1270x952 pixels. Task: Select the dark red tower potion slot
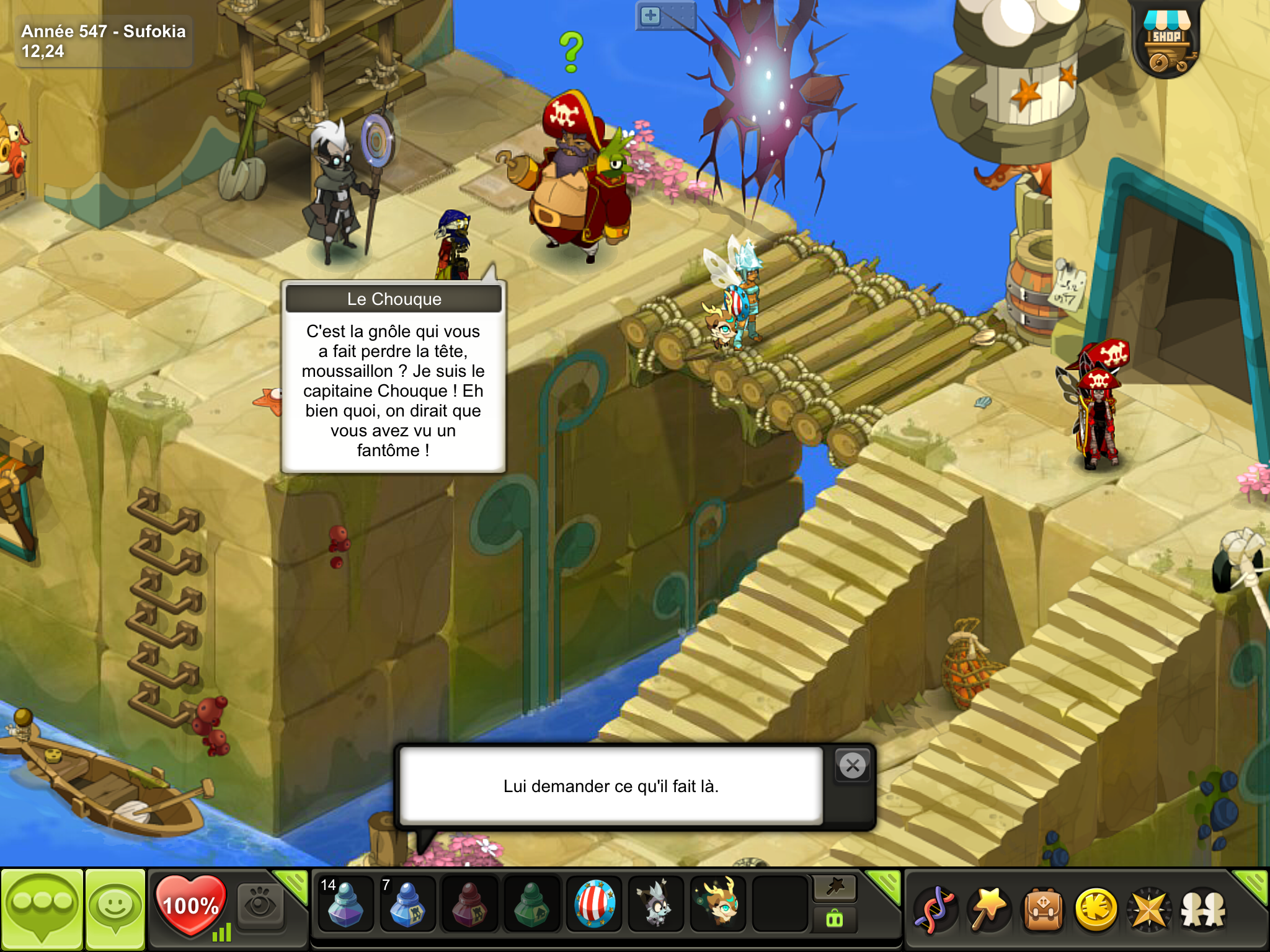[x=469, y=905]
